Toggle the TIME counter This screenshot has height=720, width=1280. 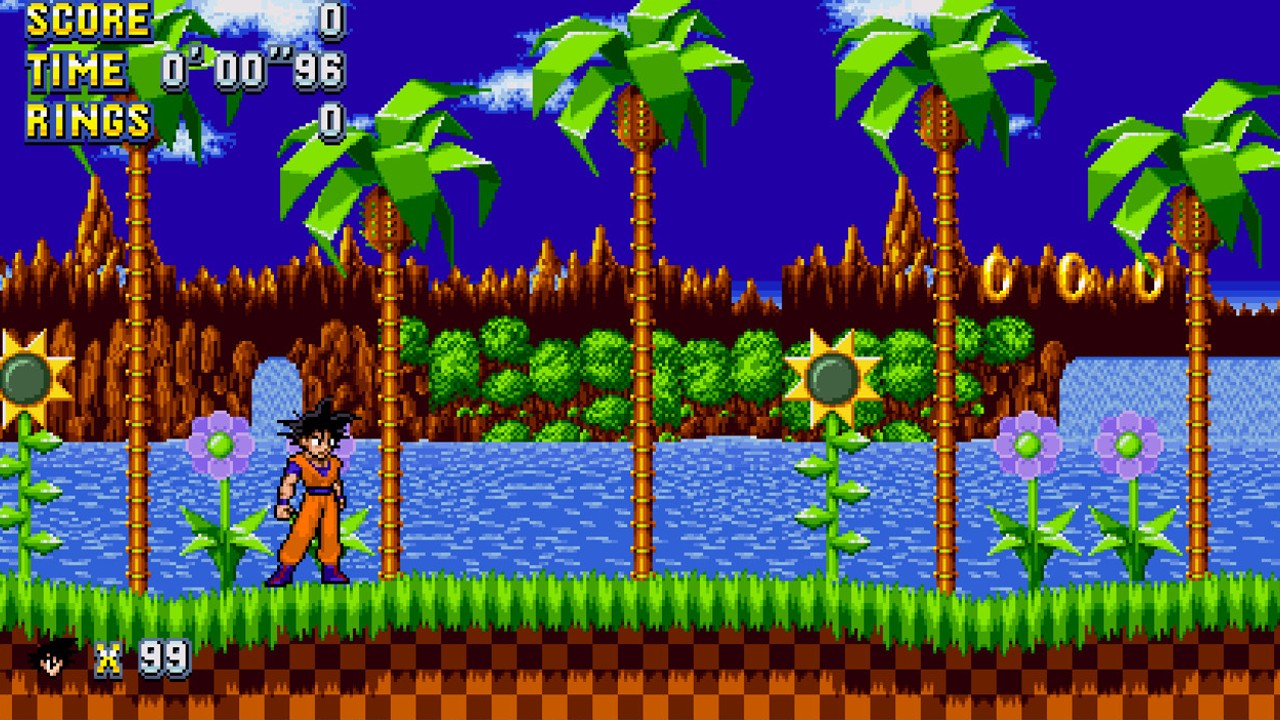coord(75,70)
